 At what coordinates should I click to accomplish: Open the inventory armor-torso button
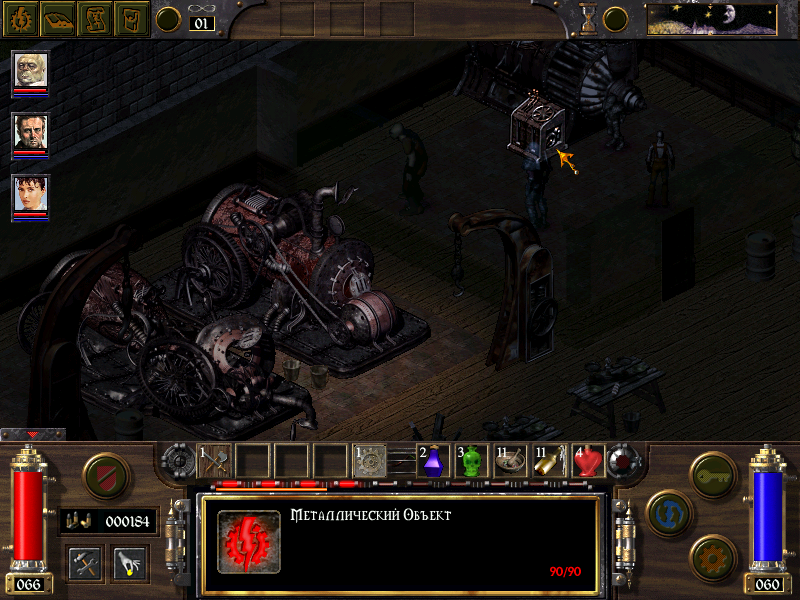[130, 18]
